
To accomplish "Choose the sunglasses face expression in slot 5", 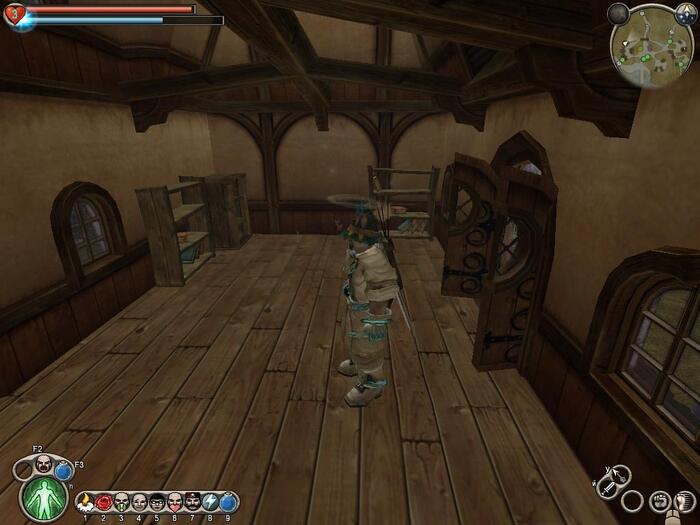I will [x=157, y=501].
